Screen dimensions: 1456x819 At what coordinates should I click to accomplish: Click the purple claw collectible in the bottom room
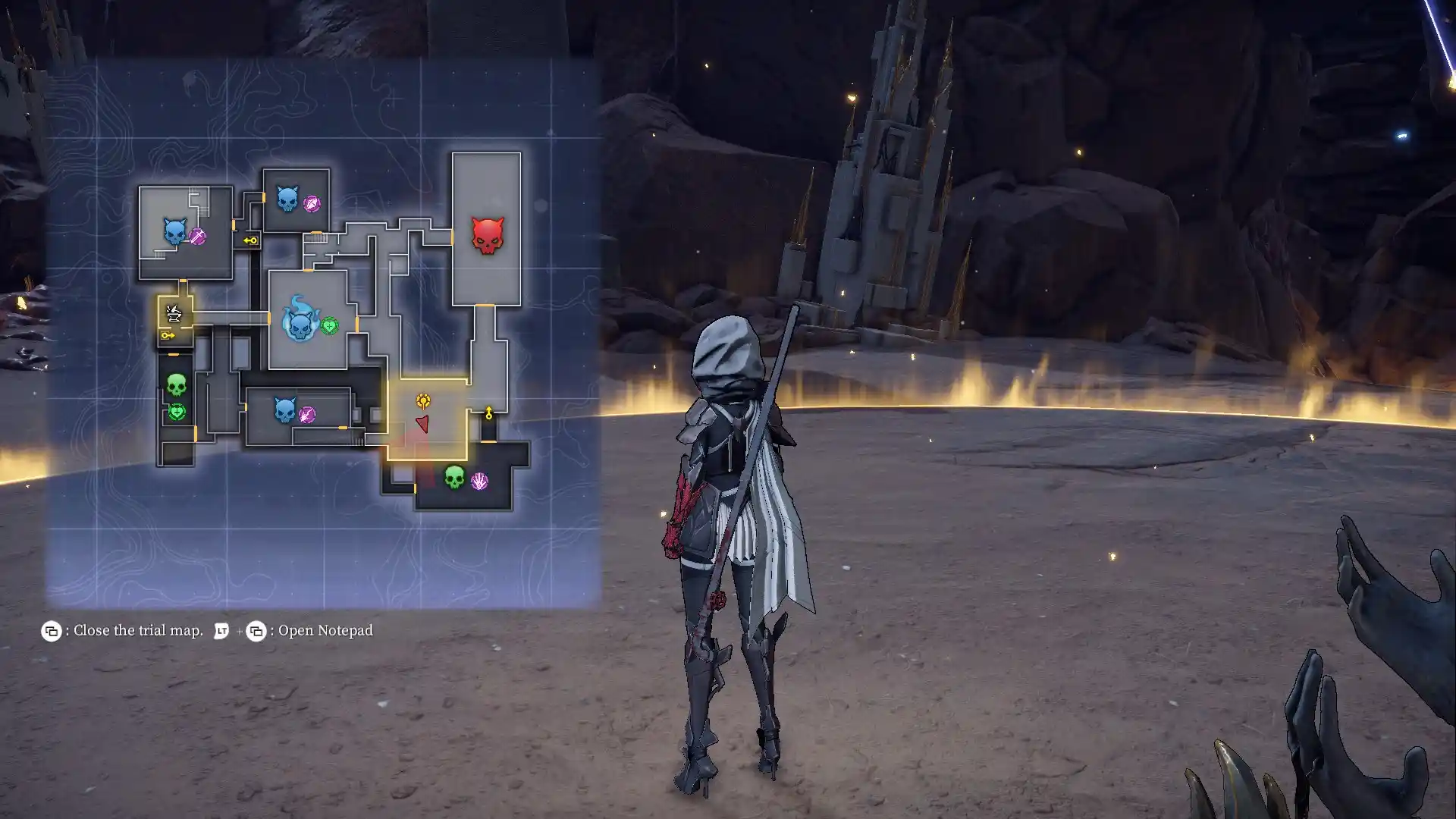(x=479, y=480)
